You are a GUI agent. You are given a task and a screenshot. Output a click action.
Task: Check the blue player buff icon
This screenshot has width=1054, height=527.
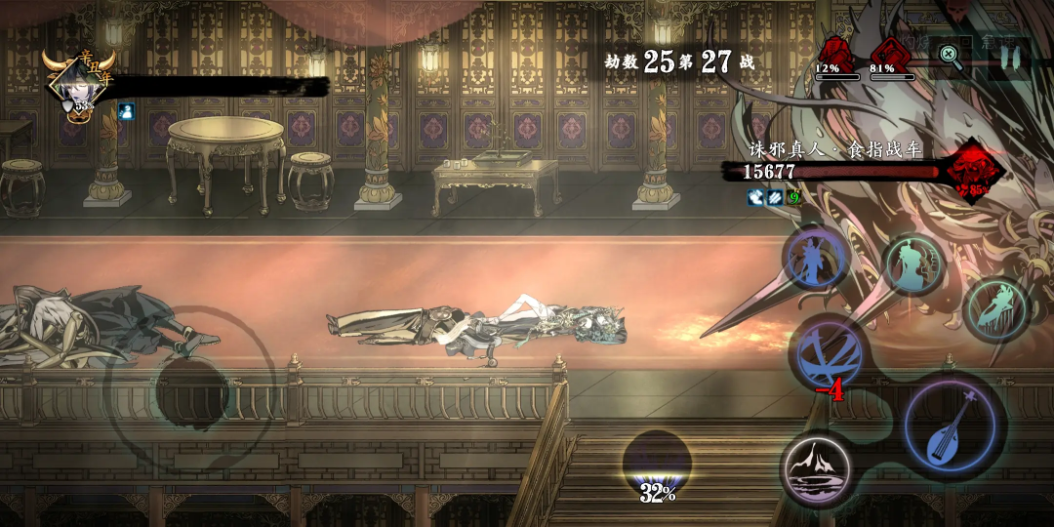(127, 111)
